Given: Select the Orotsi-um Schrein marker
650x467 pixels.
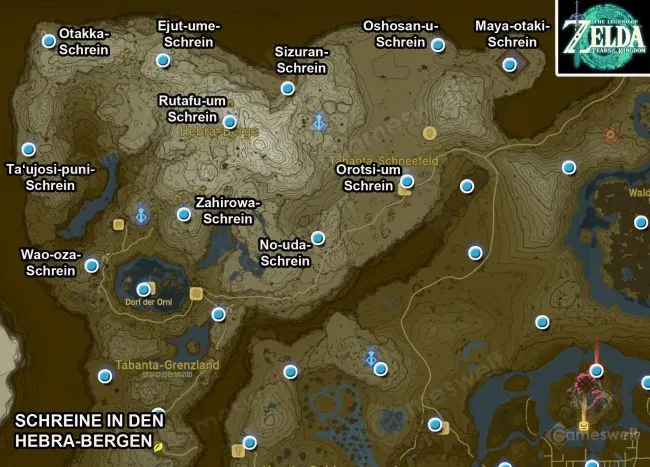Looking at the screenshot, I should tap(407, 181).
